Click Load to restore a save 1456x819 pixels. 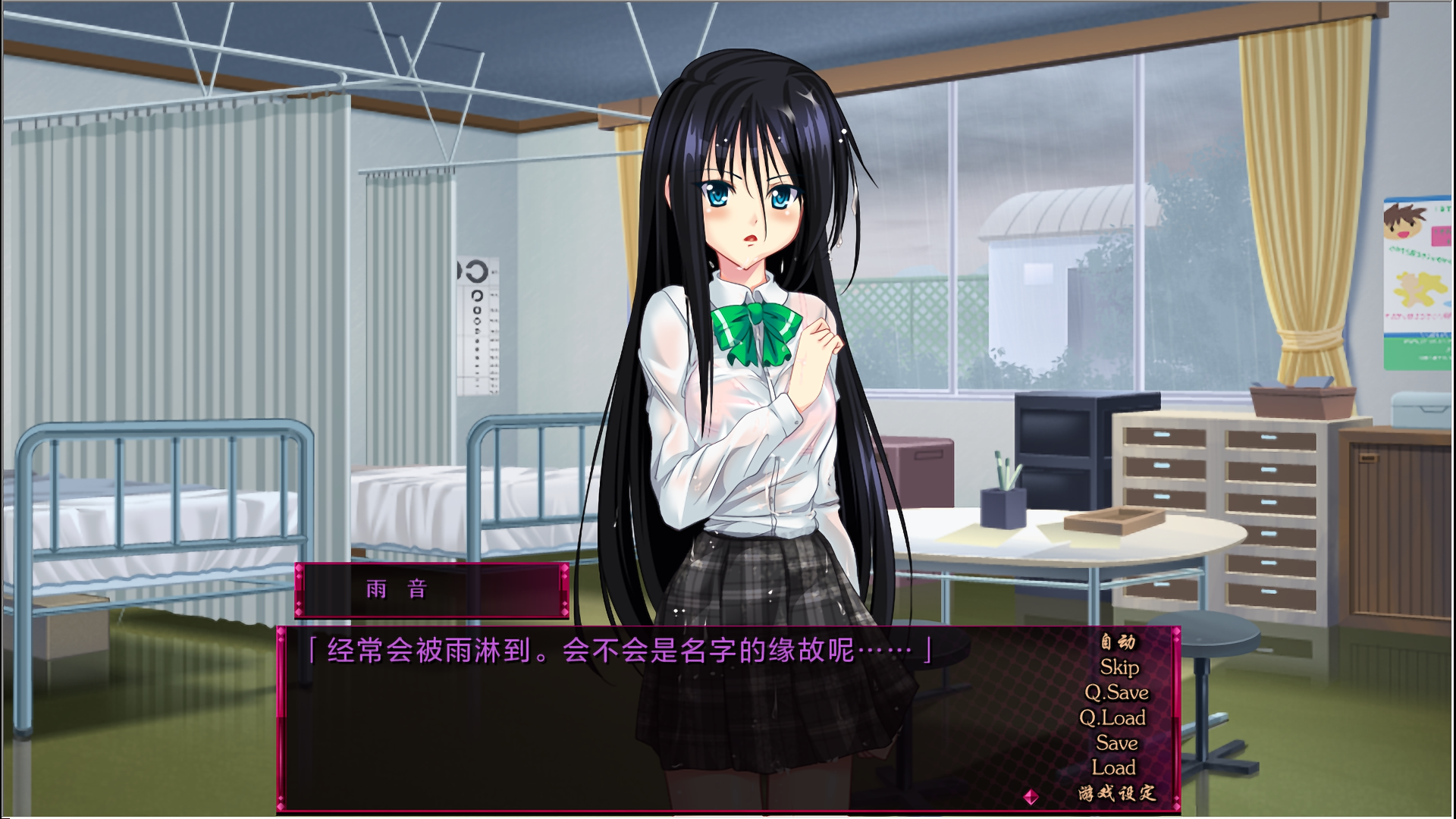pos(1113,767)
